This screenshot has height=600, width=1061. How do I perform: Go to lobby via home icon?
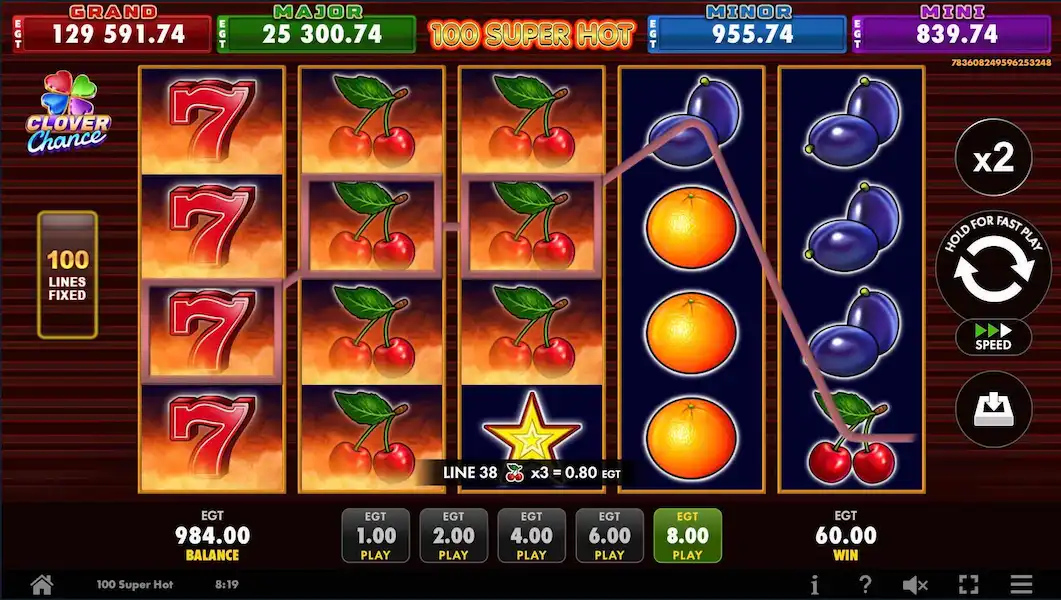(41, 584)
